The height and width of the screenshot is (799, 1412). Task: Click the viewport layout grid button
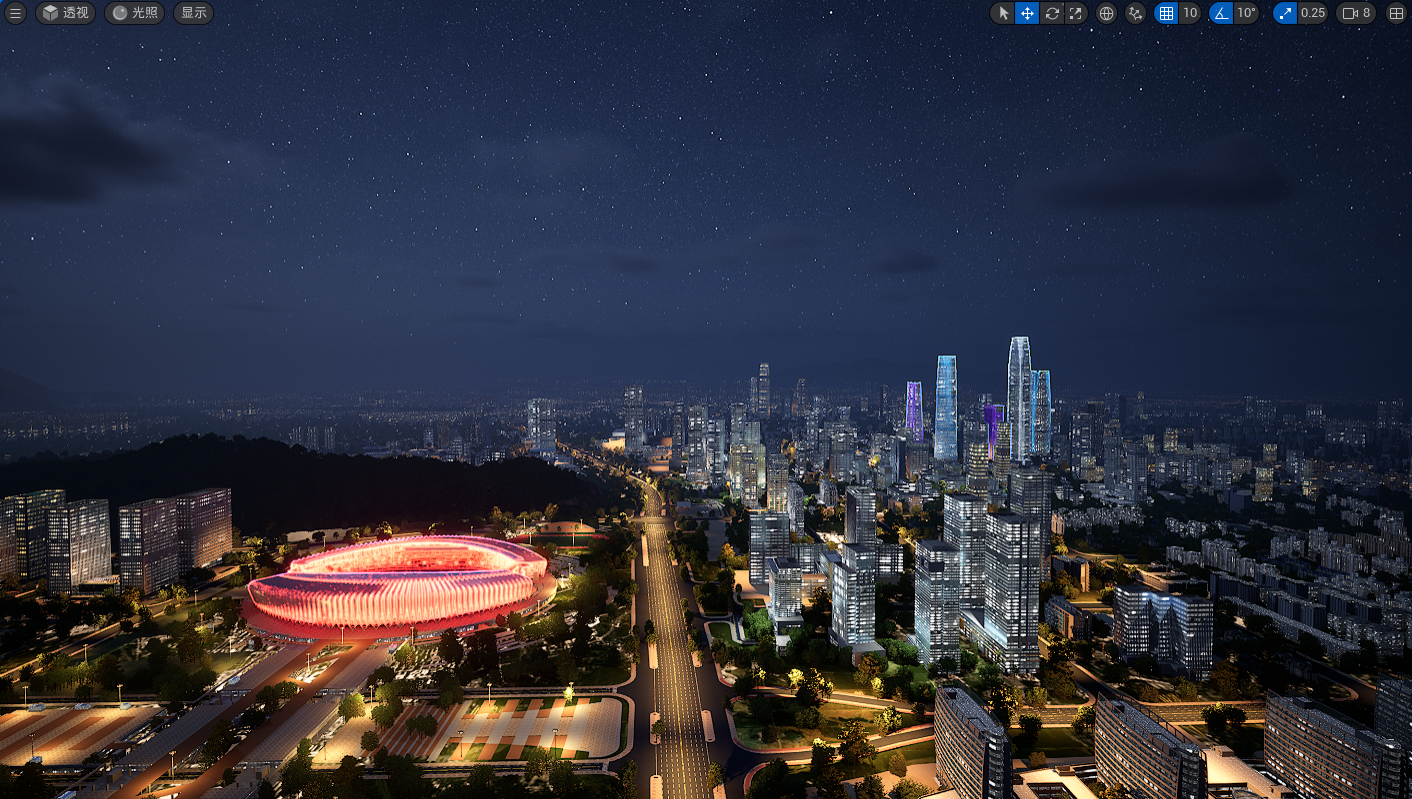point(1397,13)
